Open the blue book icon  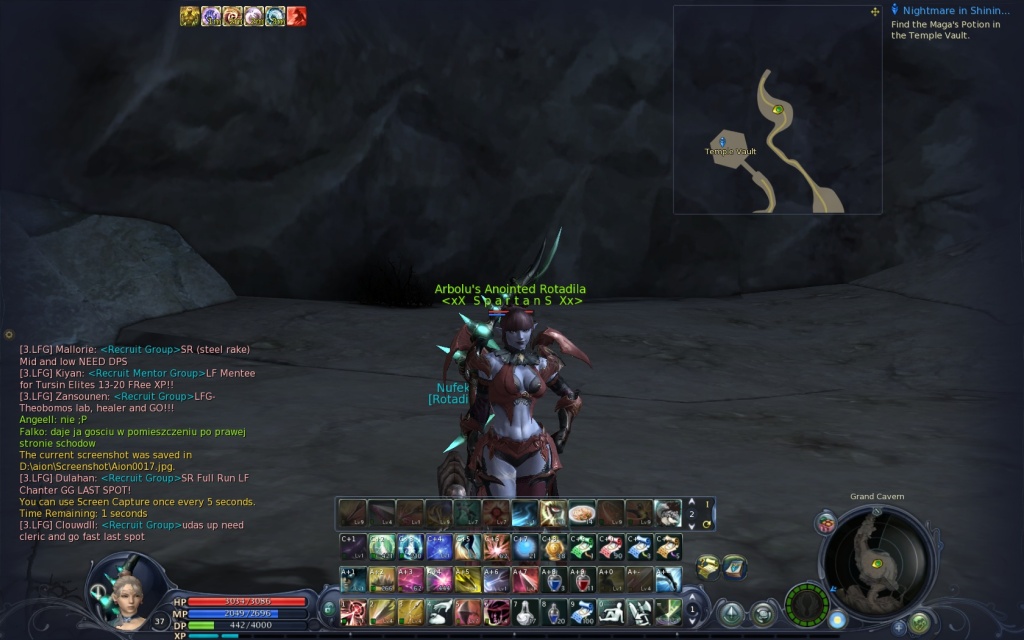[735, 567]
